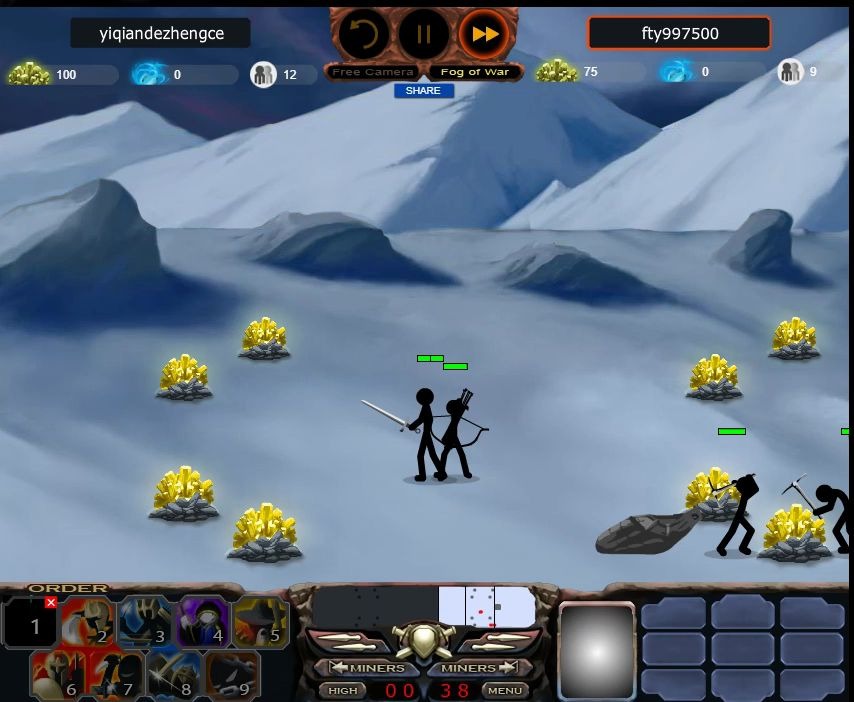Image resolution: width=854 pixels, height=702 pixels.
Task: Choose unit icon number 5
Action: tap(261, 624)
